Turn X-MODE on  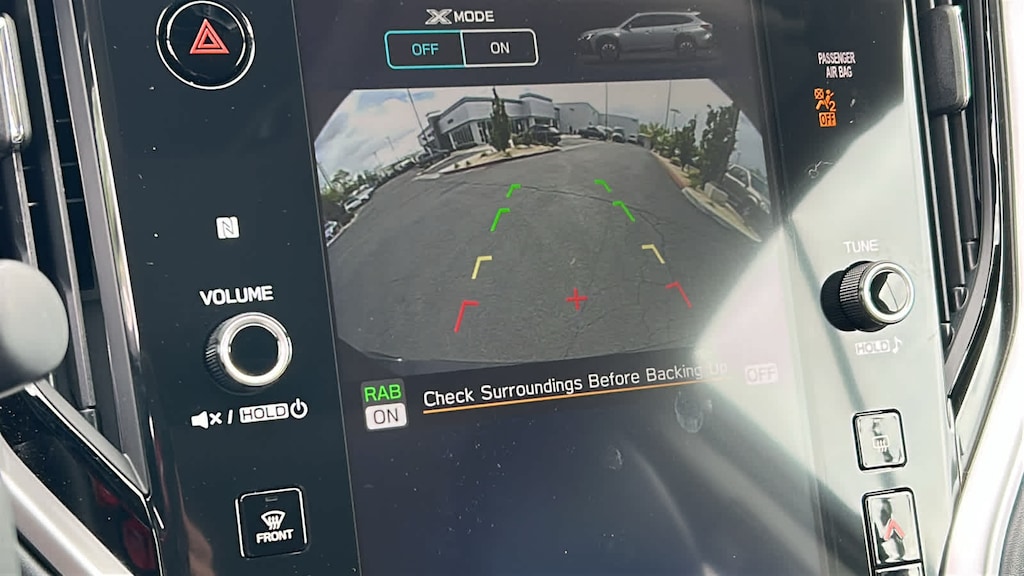(499, 48)
